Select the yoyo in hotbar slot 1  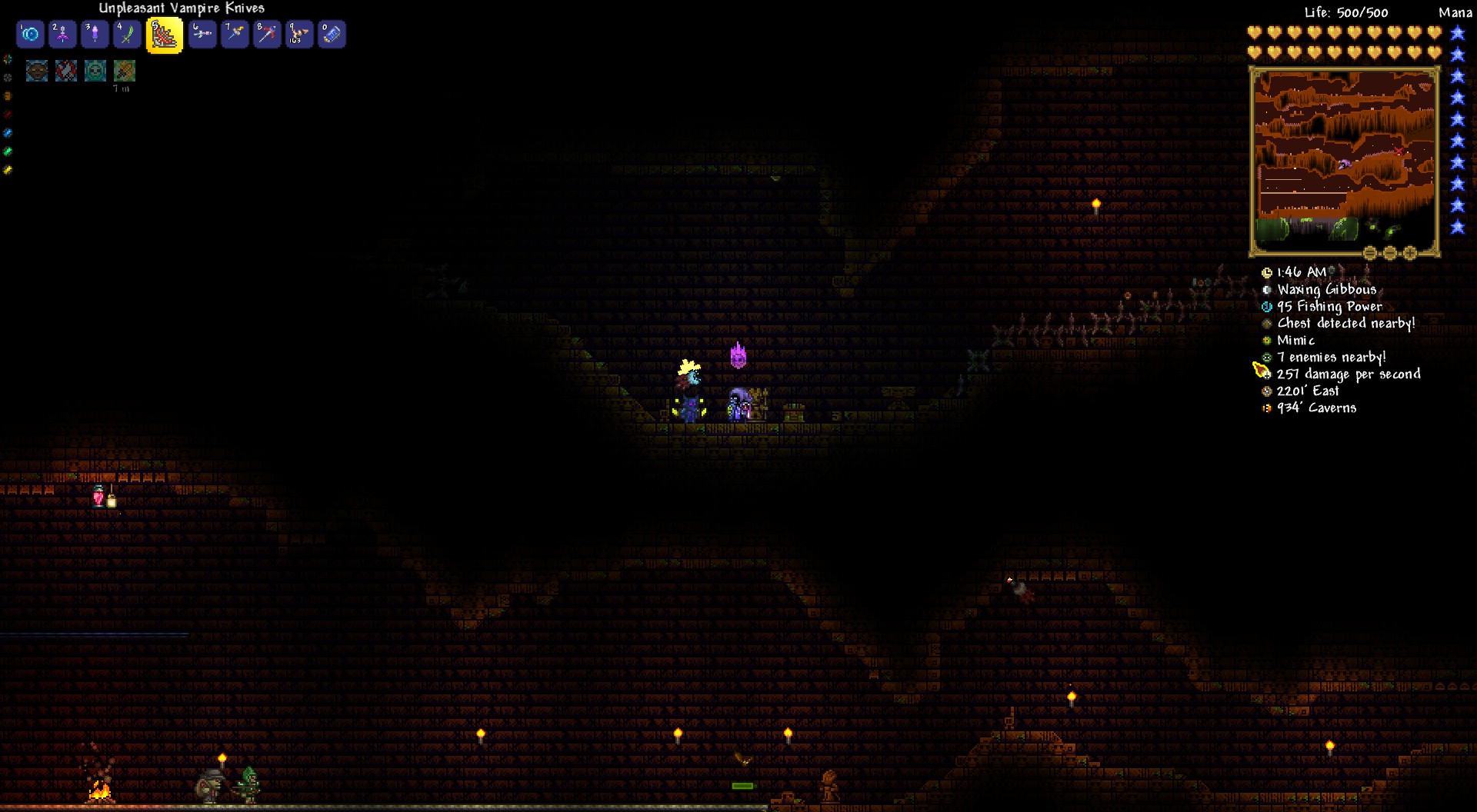click(x=30, y=34)
